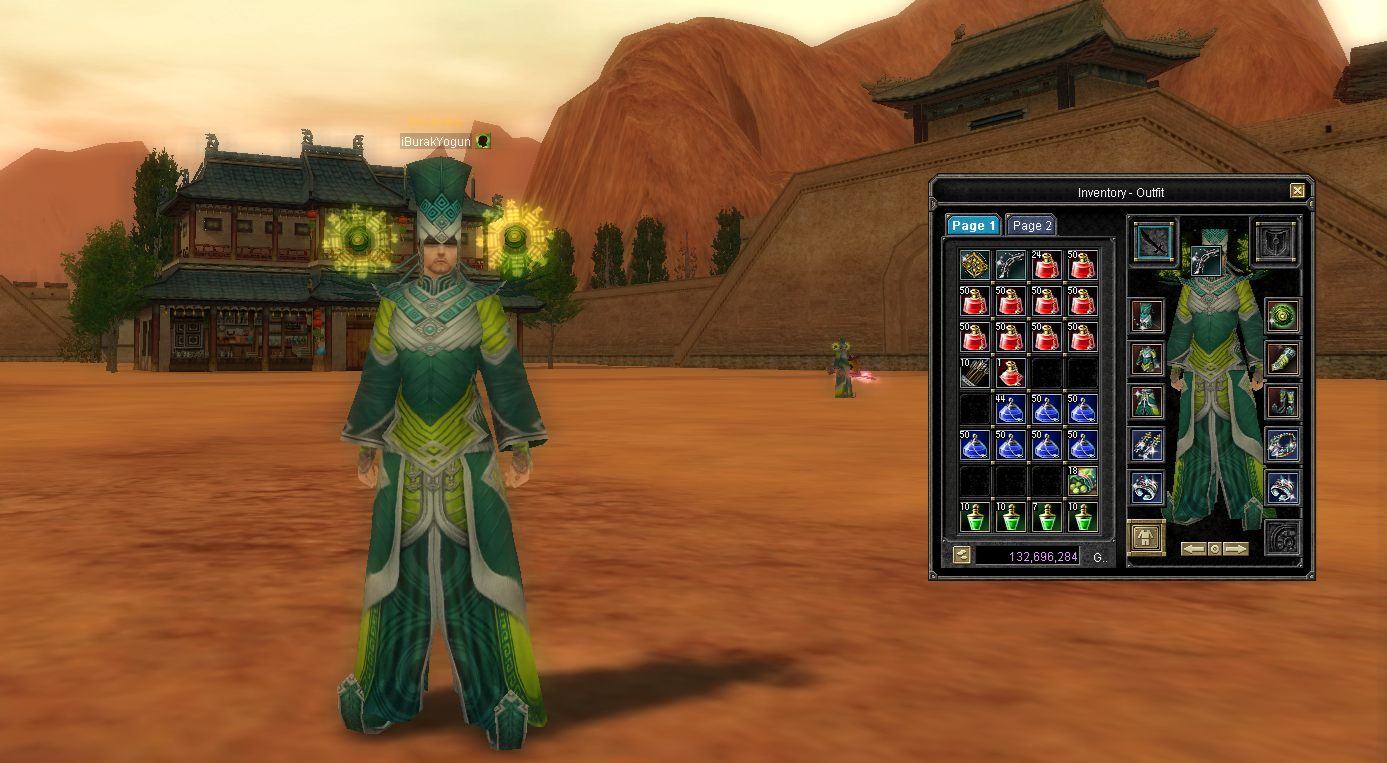Rotate the character preview left
Viewport: 1387px width, 763px height.
tap(1193, 549)
